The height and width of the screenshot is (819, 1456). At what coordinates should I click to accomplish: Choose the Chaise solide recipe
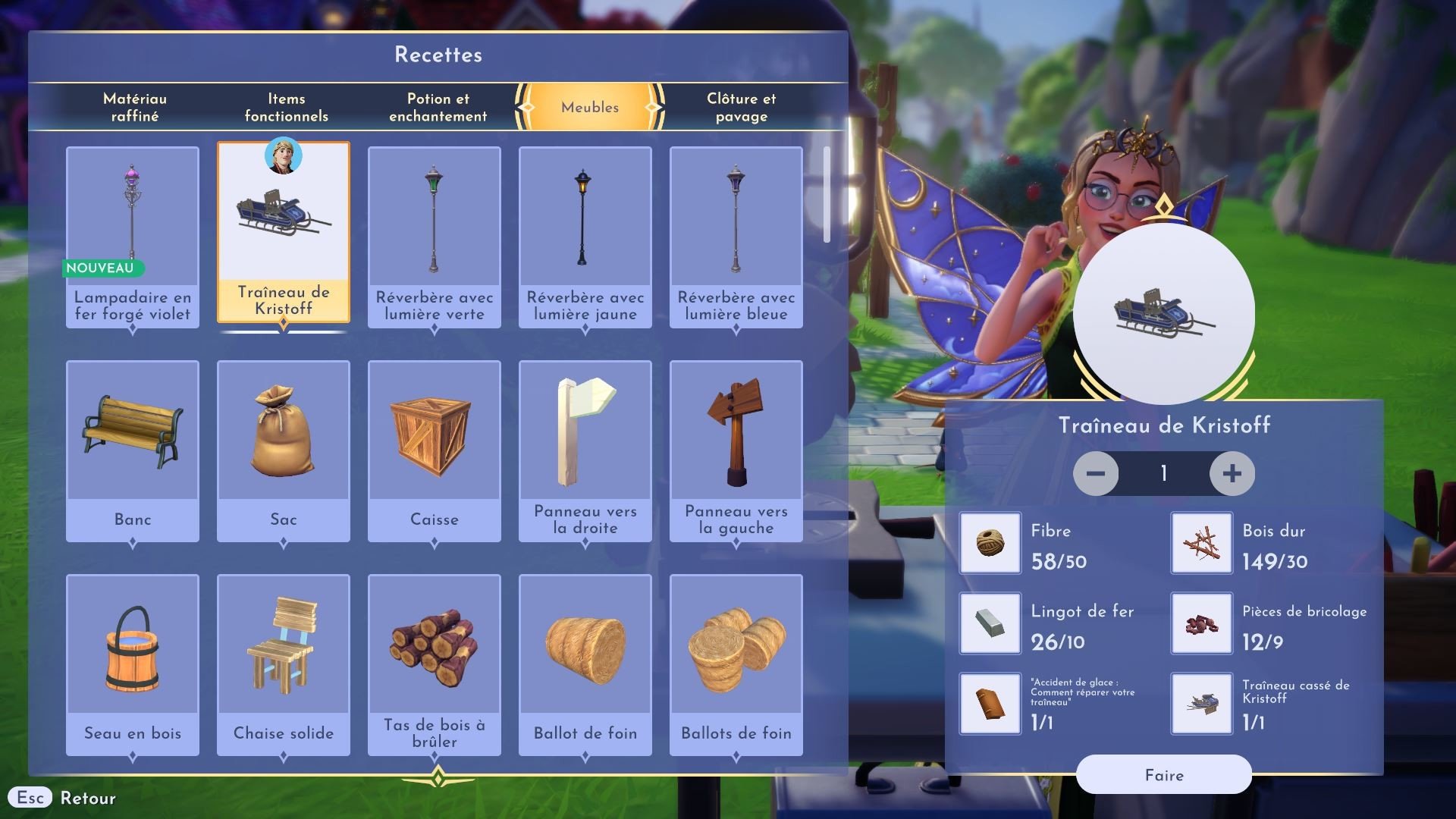(x=284, y=664)
